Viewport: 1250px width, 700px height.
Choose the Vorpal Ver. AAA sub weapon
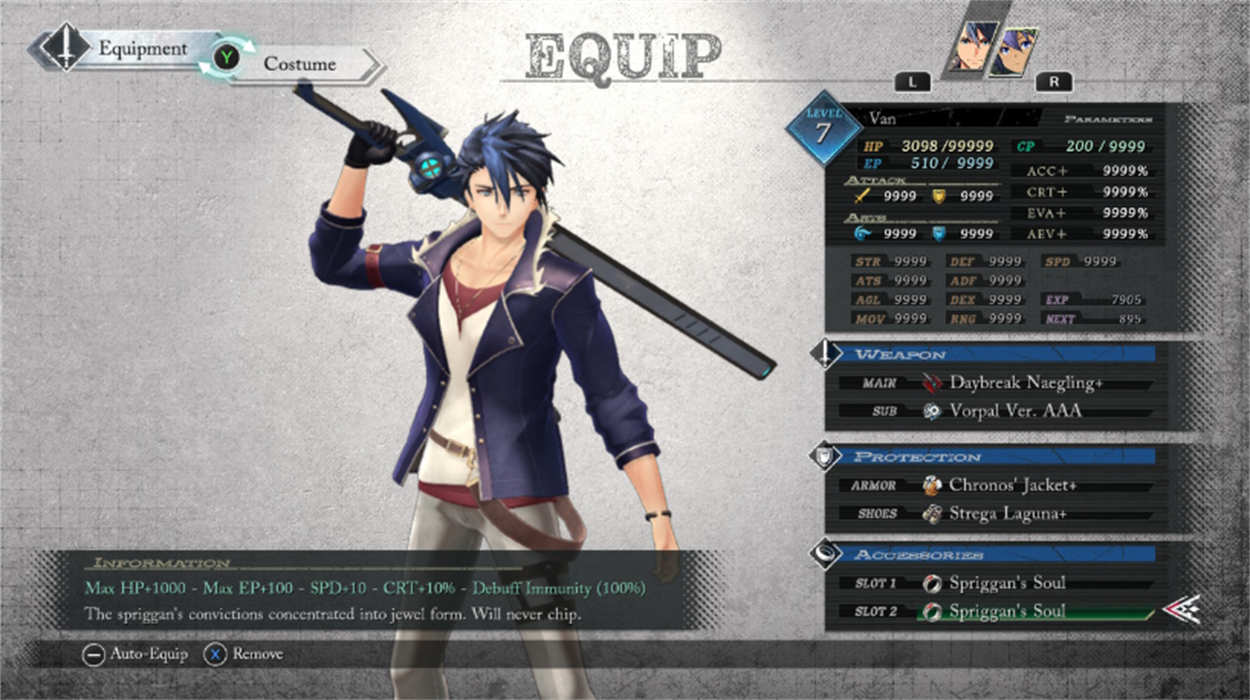[1015, 411]
